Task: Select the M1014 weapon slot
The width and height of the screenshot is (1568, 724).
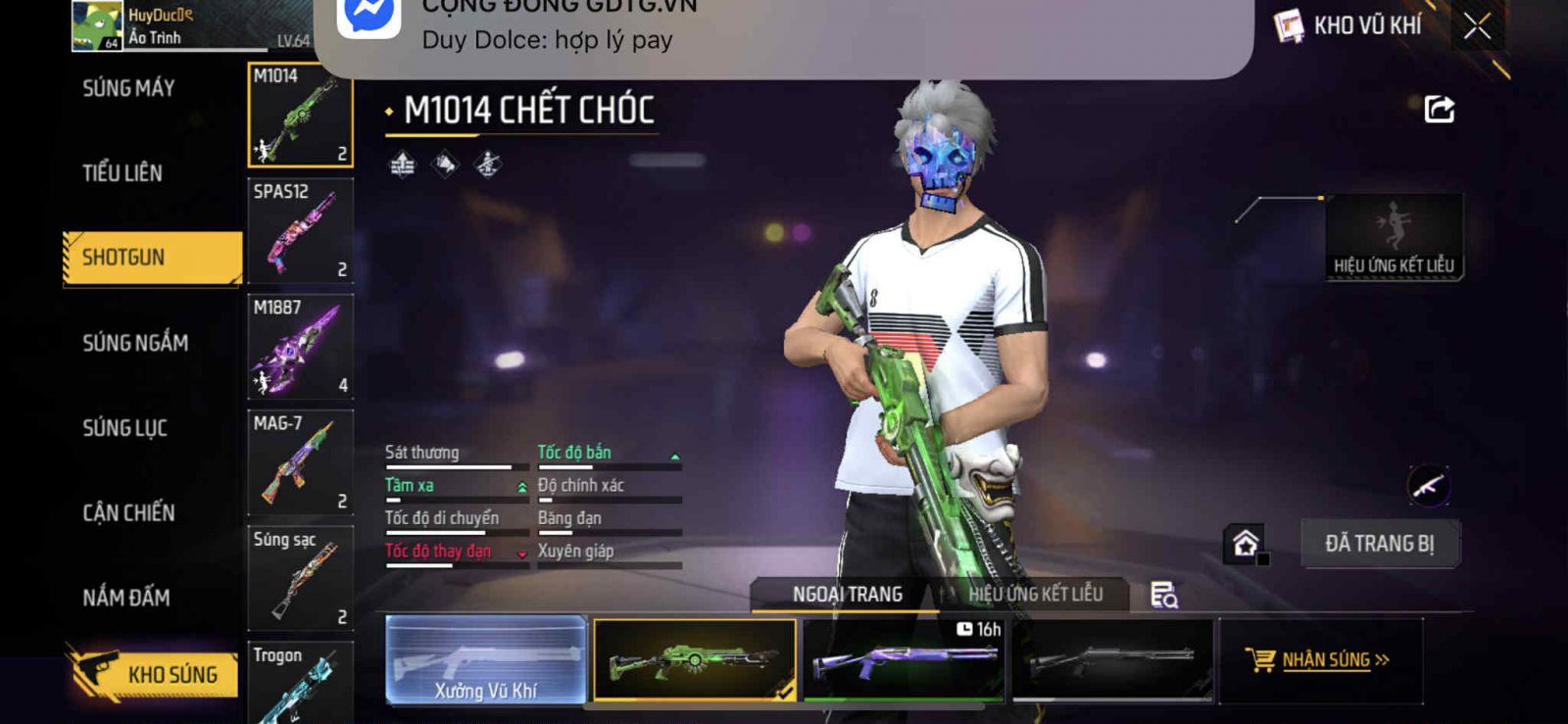Action: tap(300, 115)
